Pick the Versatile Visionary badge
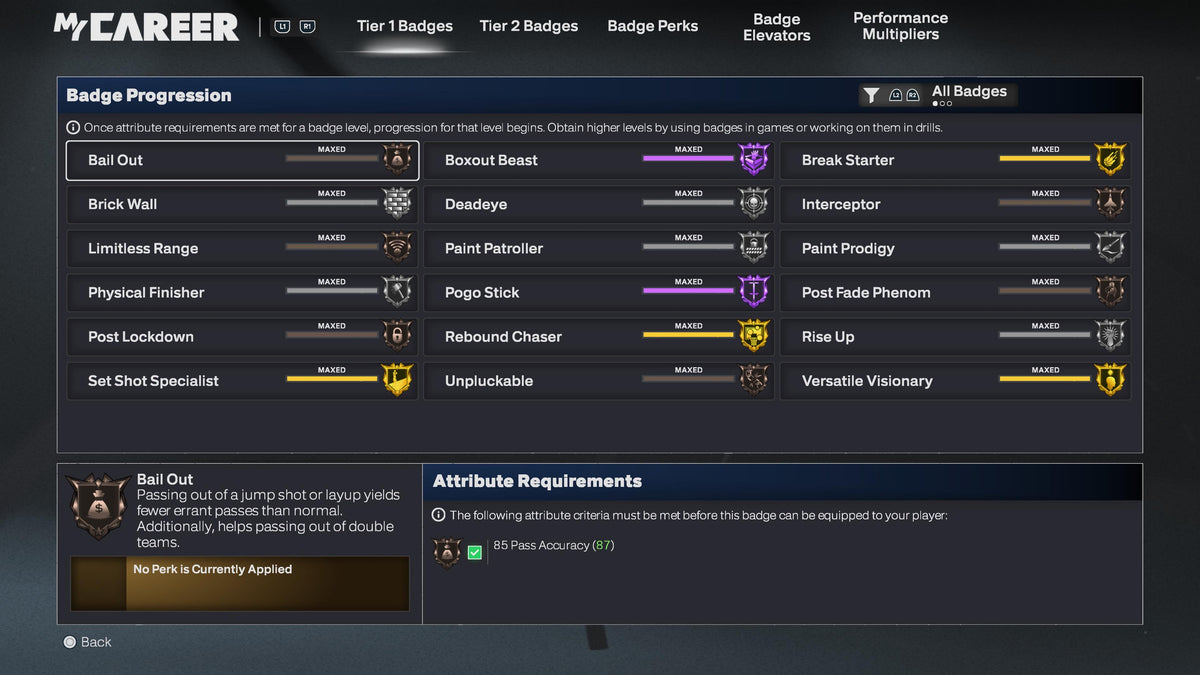This screenshot has height=675, width=1200. pyautogui.click(x=955, y=380)
